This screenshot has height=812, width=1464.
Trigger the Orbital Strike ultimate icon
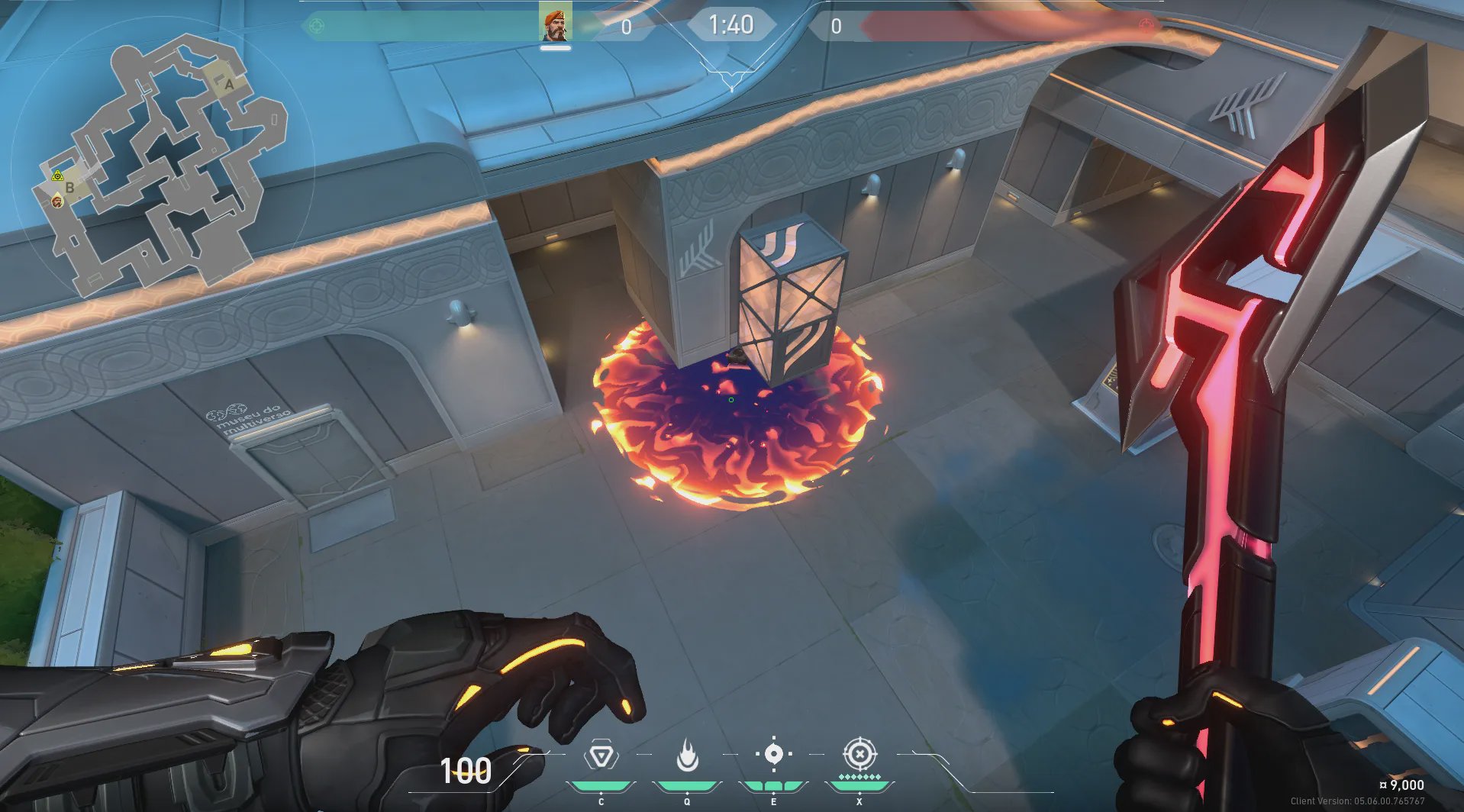[859, 754]
